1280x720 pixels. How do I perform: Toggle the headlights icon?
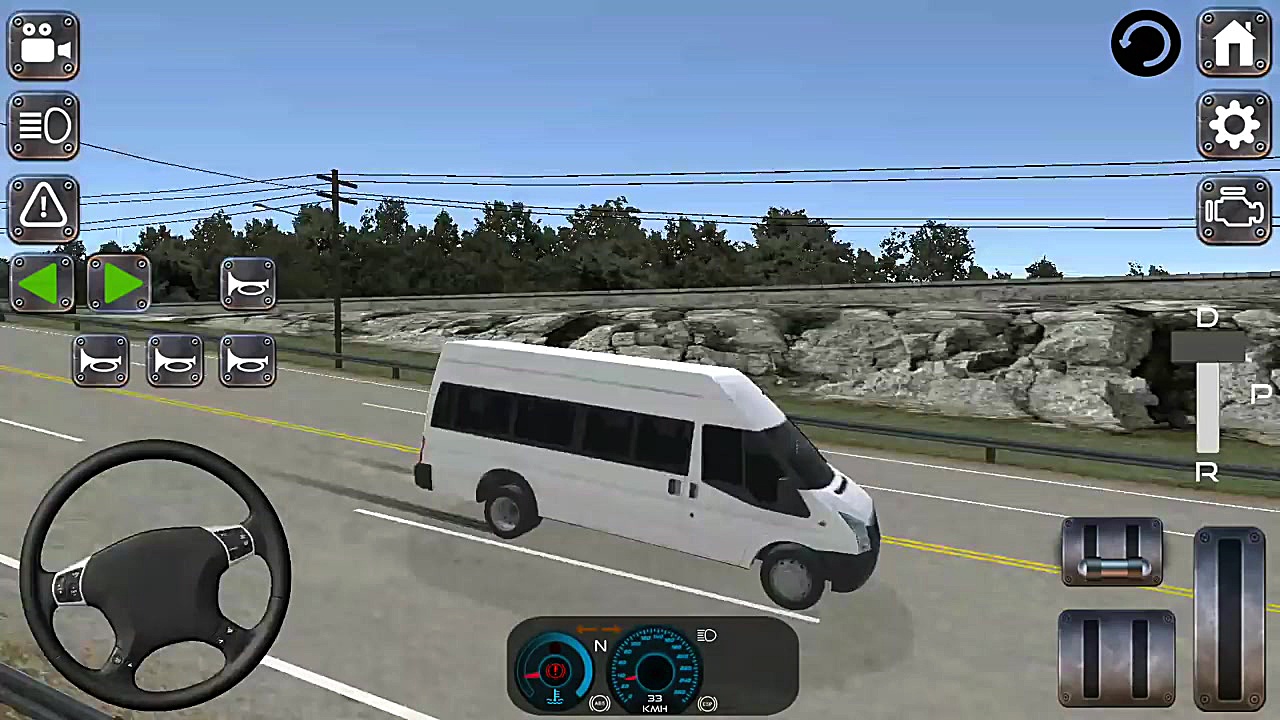click(43, 125)
